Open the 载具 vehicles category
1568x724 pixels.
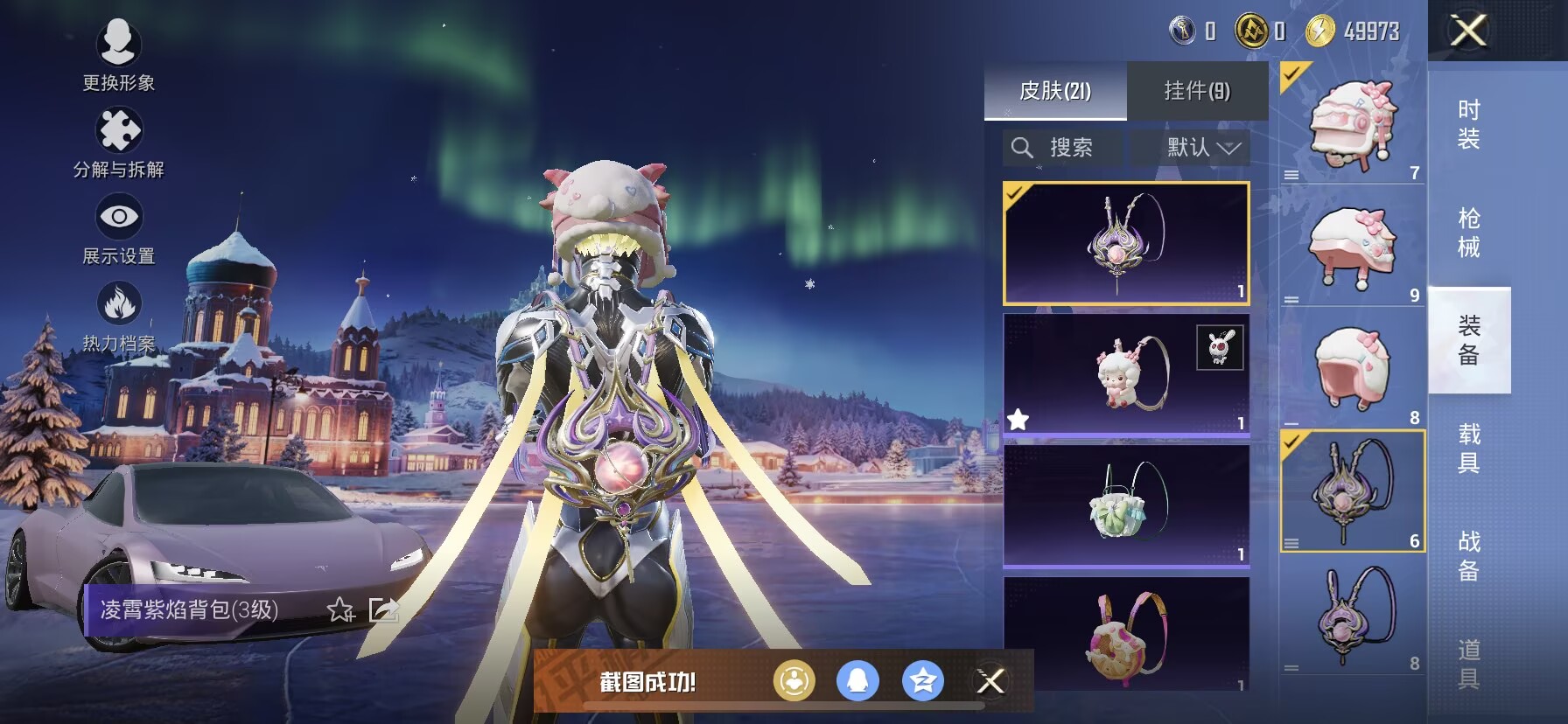tap(1469, 449)
